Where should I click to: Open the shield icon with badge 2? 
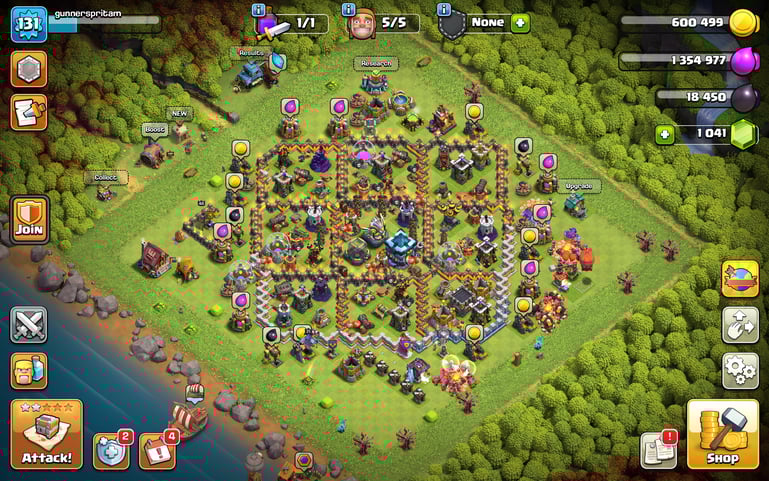(x=110, y=451)
